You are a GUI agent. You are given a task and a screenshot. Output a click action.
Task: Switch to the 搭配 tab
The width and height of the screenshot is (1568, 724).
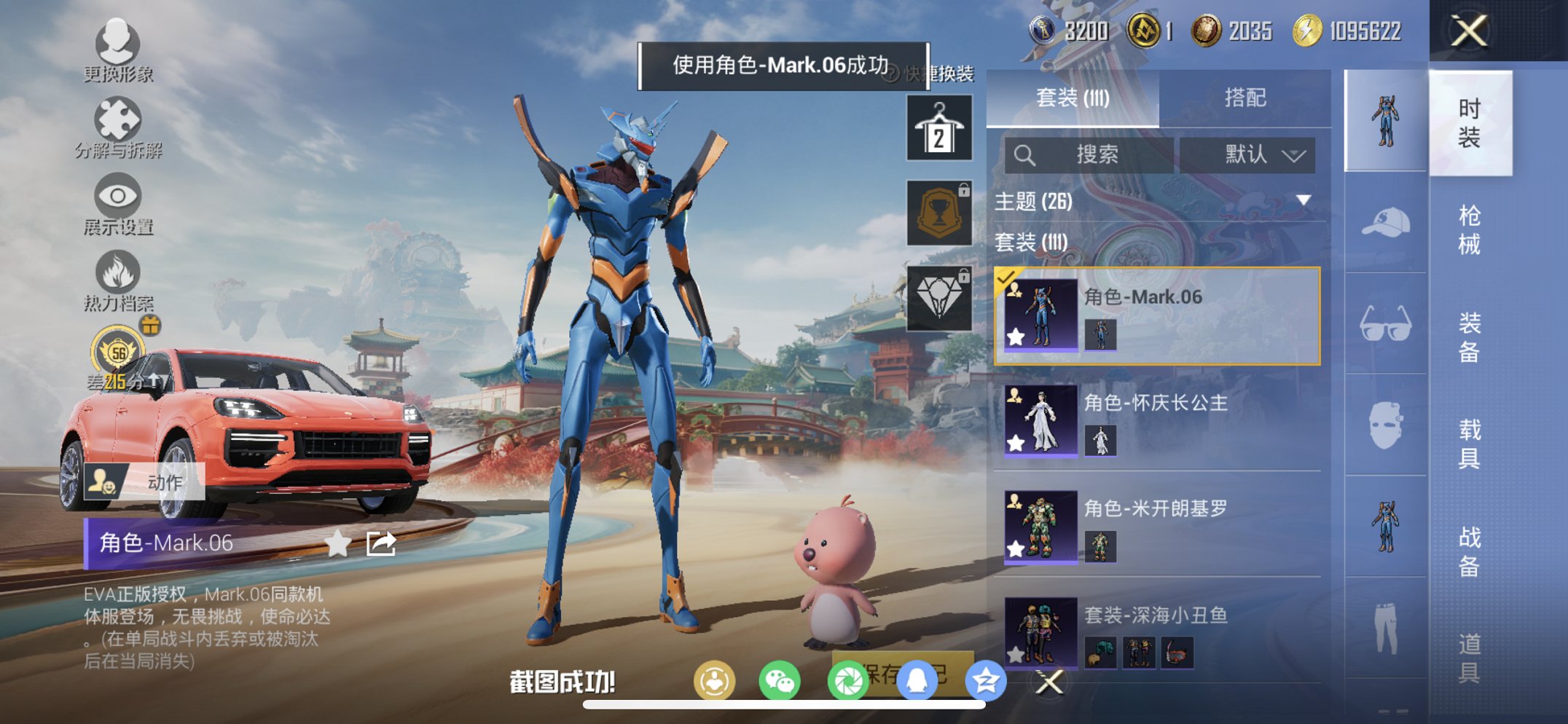click(x=1246, y=97)
